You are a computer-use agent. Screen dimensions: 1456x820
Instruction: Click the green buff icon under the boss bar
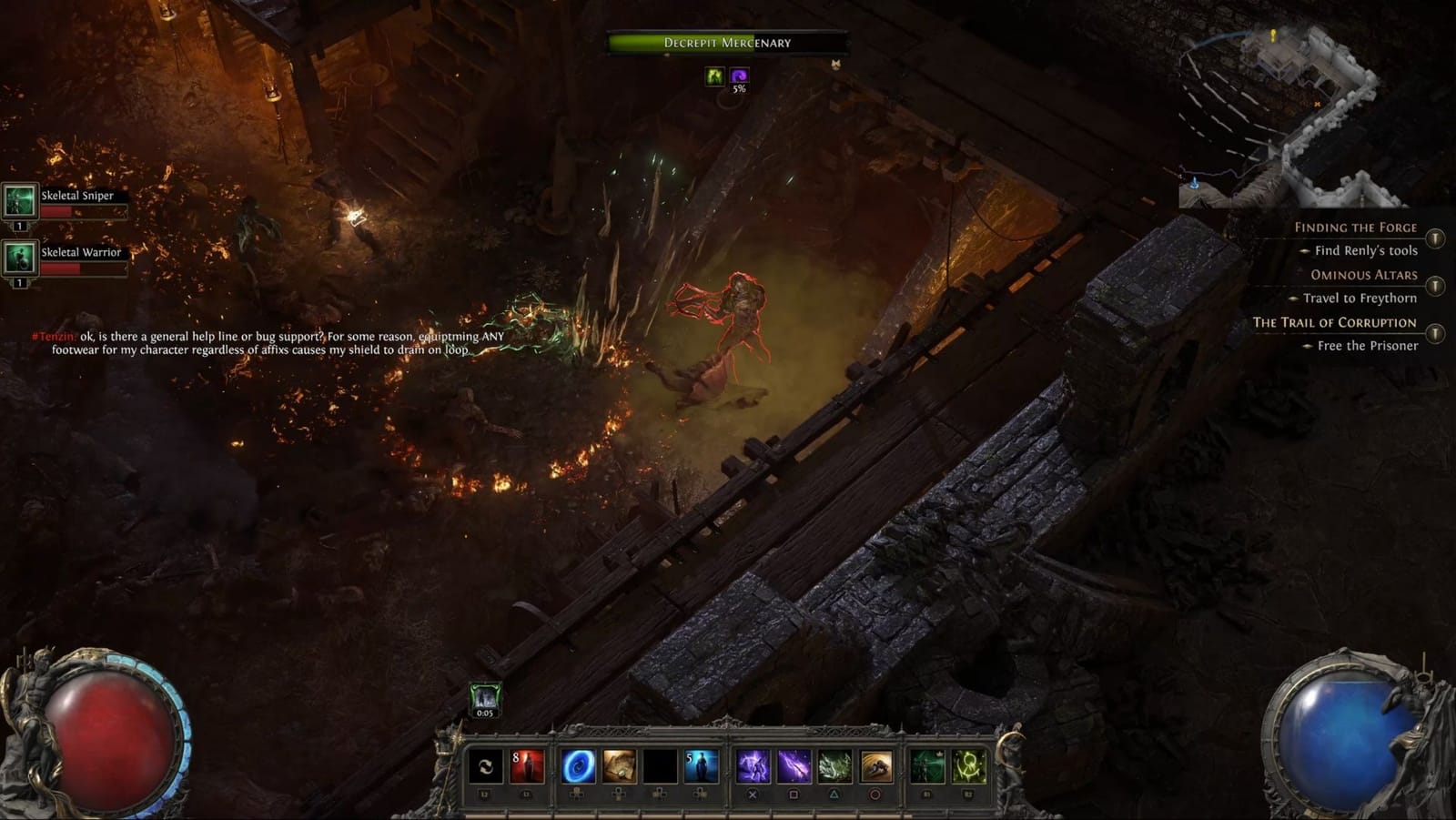714,76
